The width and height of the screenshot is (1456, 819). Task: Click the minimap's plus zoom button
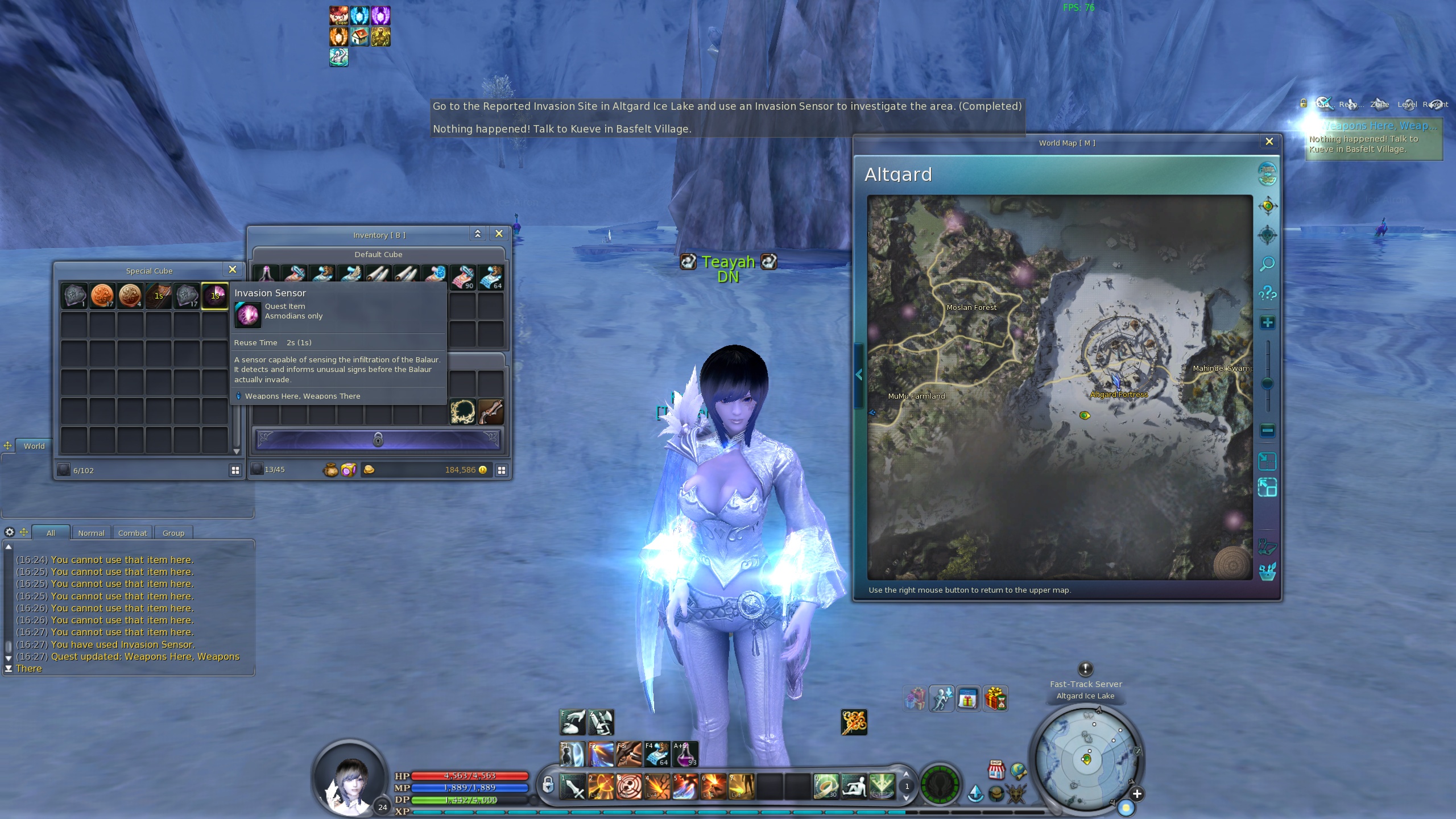(1137, 794)
